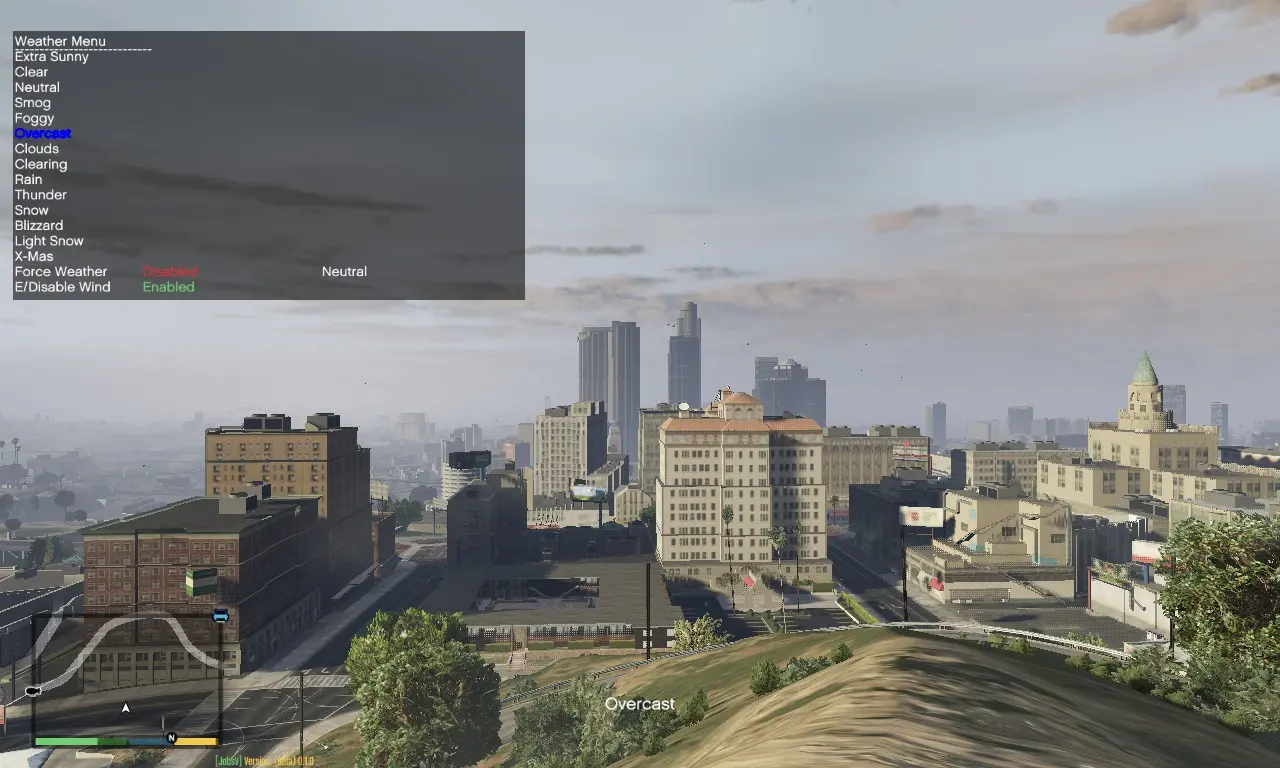Choose Extra Sunny weather

(51, 56)
